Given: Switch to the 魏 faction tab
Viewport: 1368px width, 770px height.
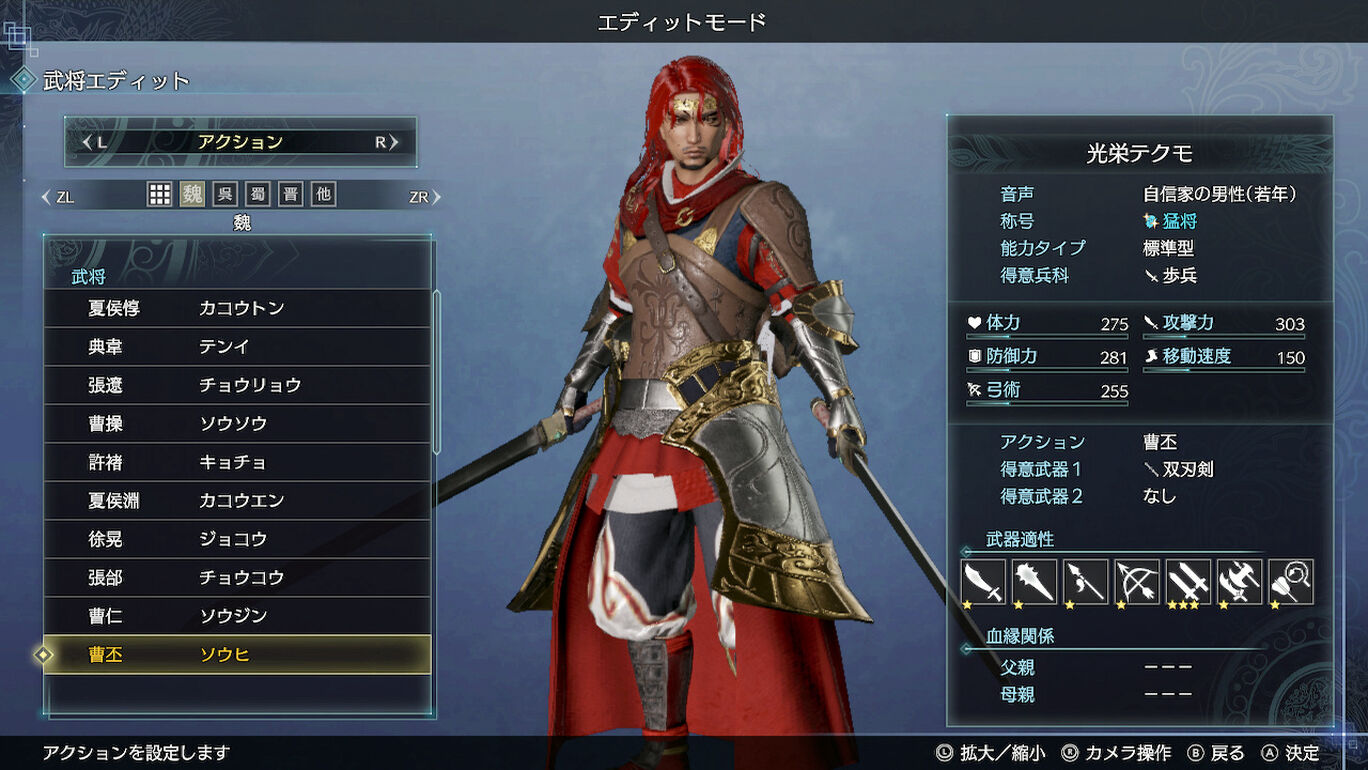Looking at the screenshot, I should pos(192,195).
